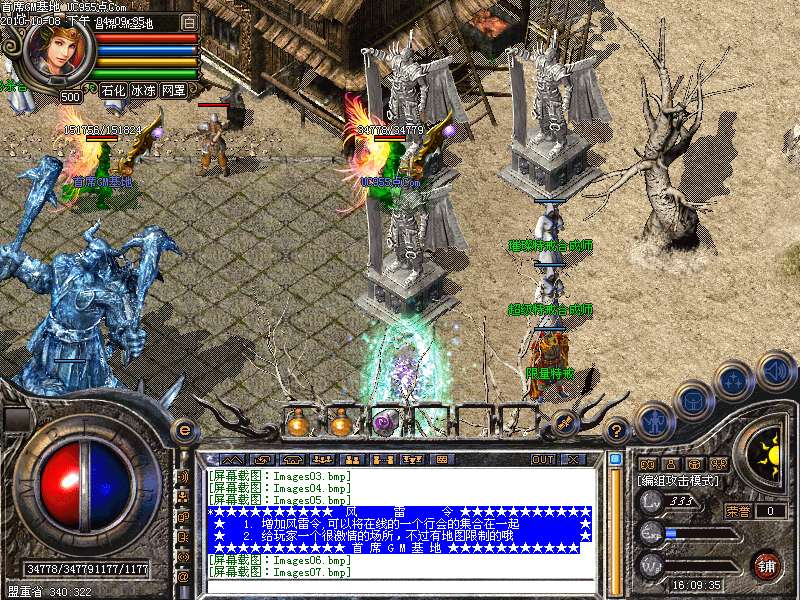Activate the 石化 petrify skill button
The width and height of the screenshot is (800, 600).
112,90
